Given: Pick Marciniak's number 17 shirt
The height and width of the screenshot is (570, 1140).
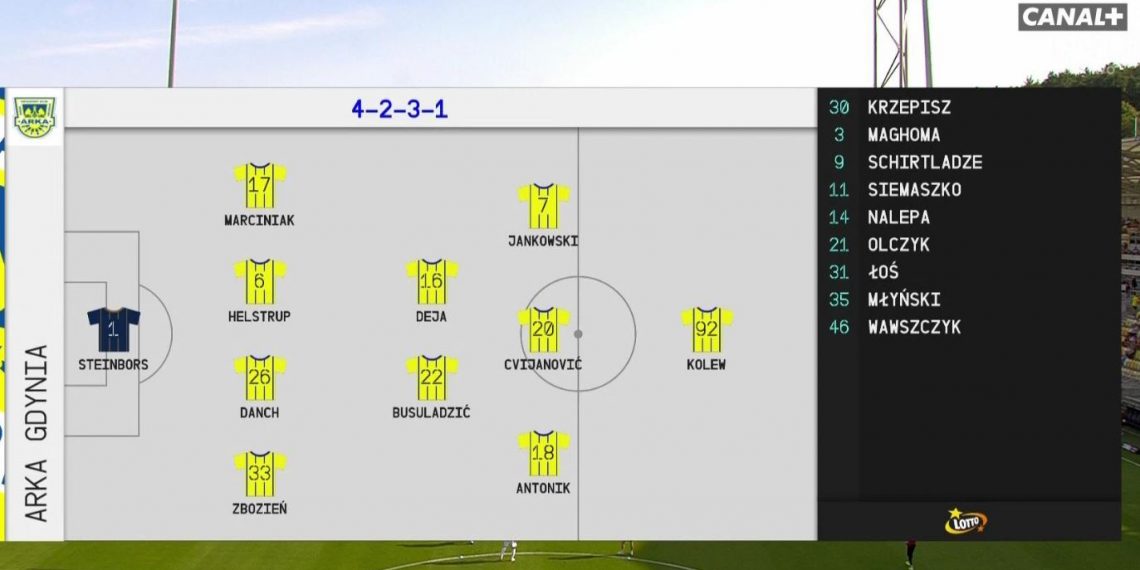Looking at the screenshot, I should tap(260, 185).
